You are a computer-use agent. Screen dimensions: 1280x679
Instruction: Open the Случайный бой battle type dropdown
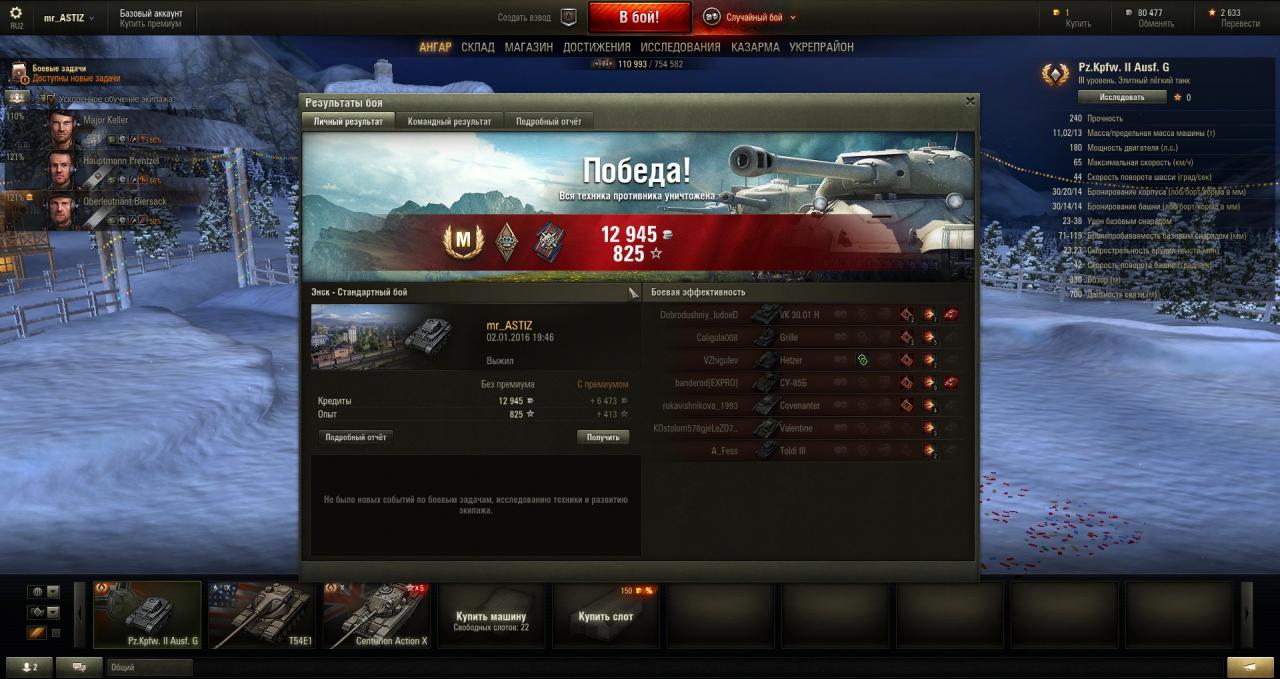click(x=750, y=17)
